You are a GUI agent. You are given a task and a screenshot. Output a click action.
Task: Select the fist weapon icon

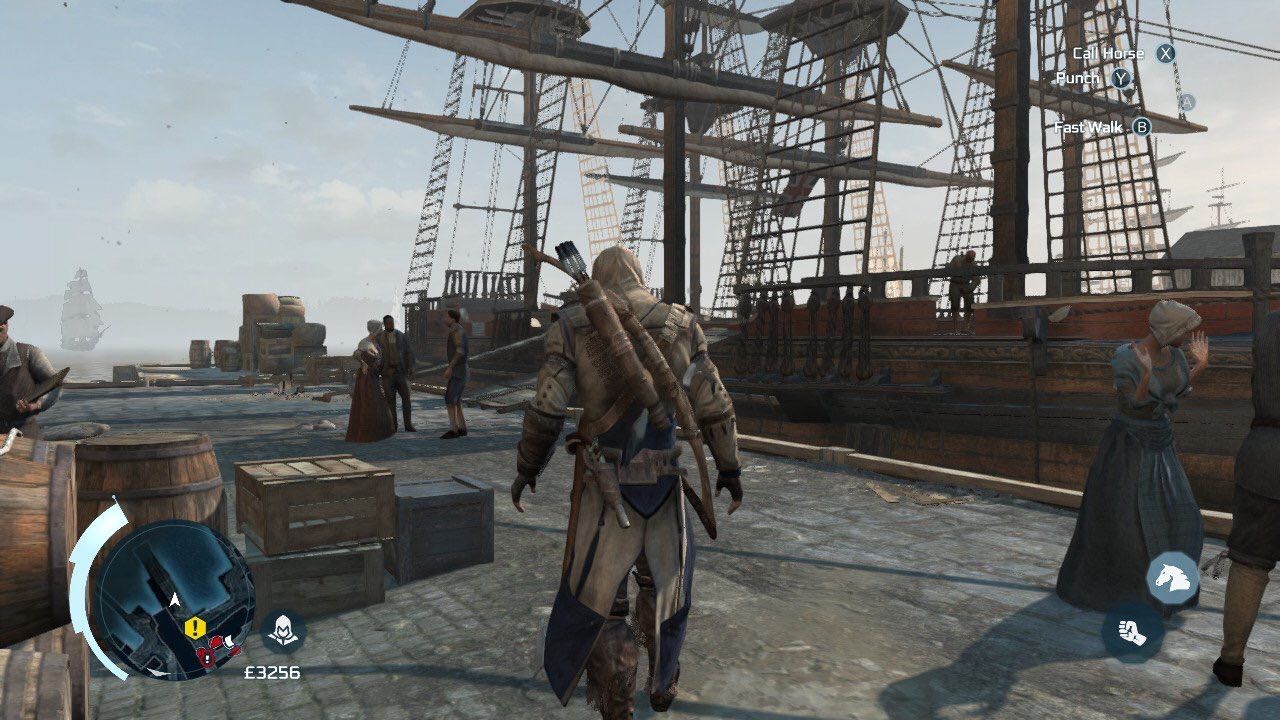pyautogui.click(x=1132, y=632)
